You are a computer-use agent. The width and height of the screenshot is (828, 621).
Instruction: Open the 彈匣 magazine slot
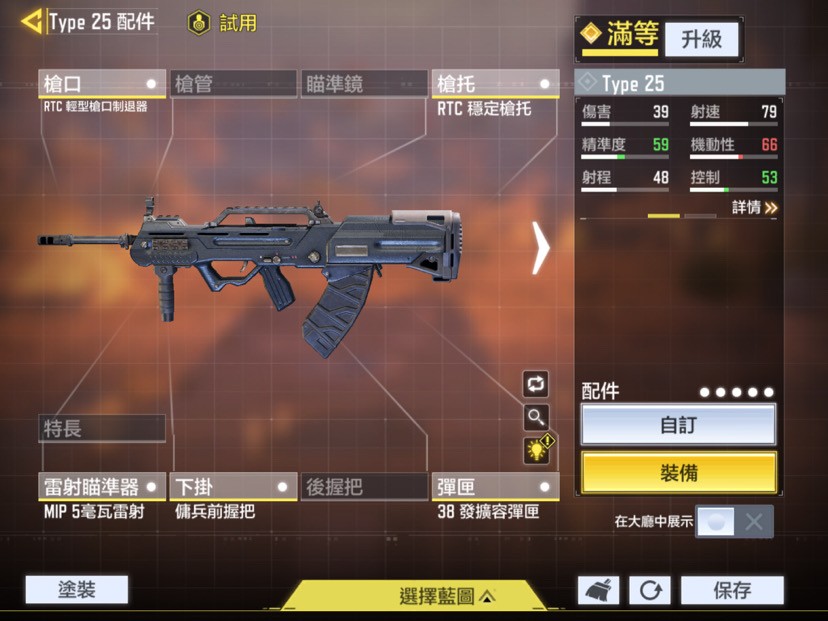coord(495,487)
